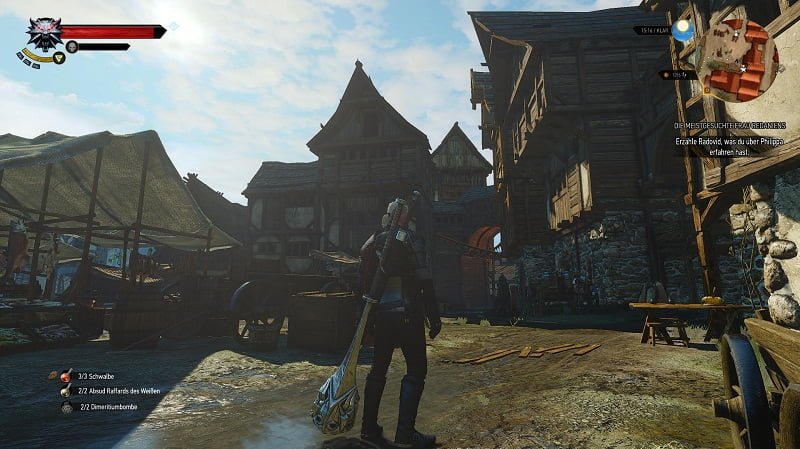Open the circular minimap
Screen dimensions: 800x449
737,58
